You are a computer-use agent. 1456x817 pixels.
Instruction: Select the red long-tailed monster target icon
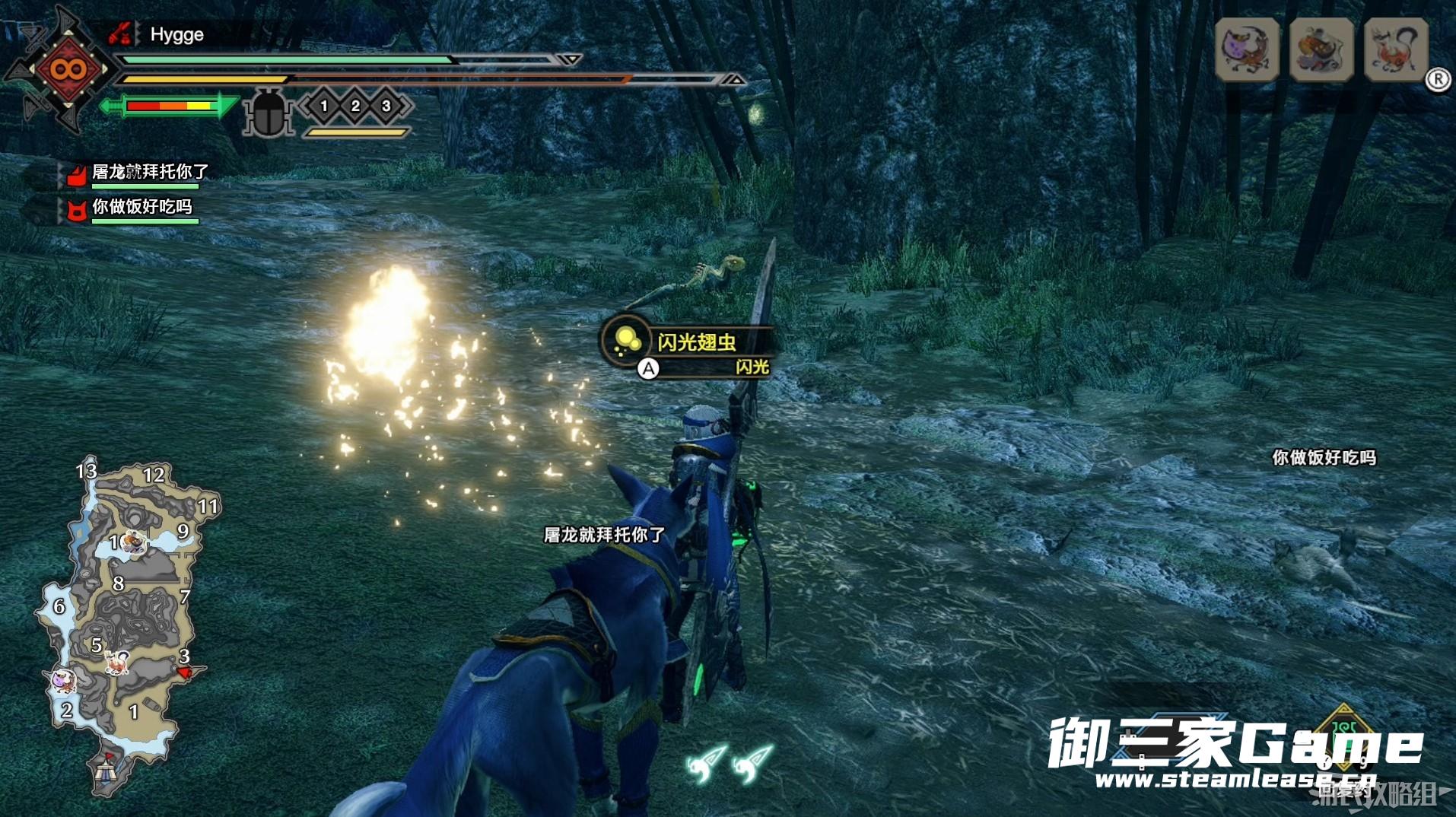[x=1396, y=49]
